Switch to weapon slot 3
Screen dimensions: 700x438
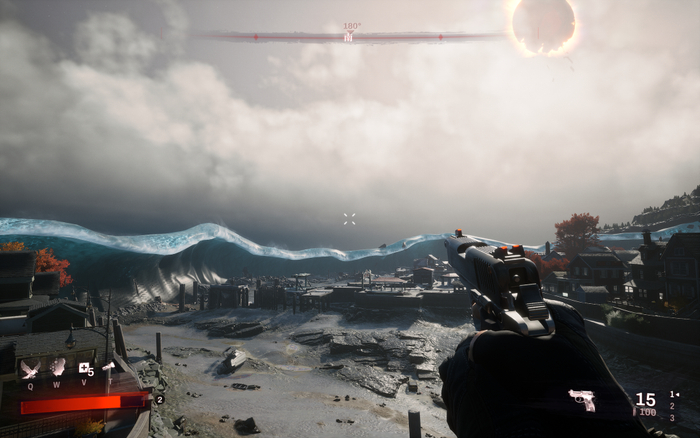[674, 415]
